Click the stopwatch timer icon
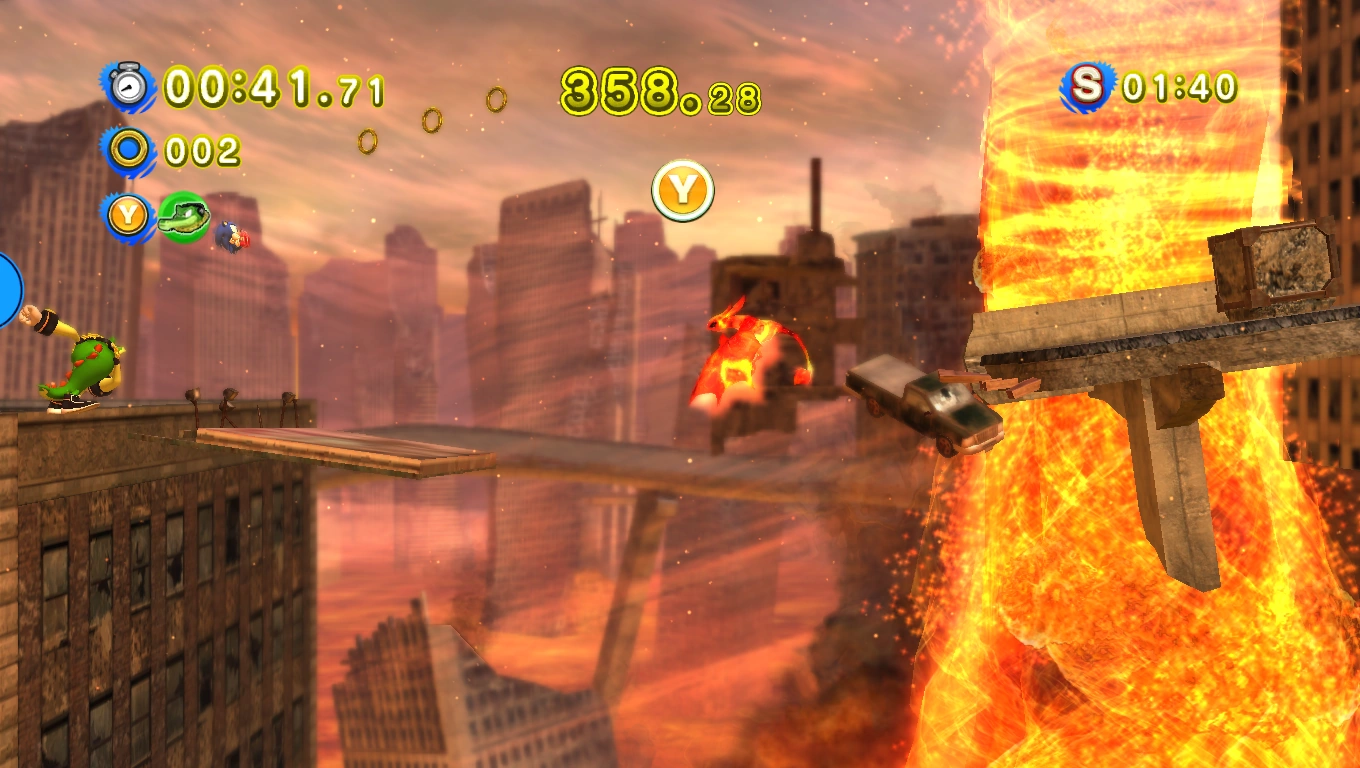Screen dimensions: 1360x768 coord(128,87)
